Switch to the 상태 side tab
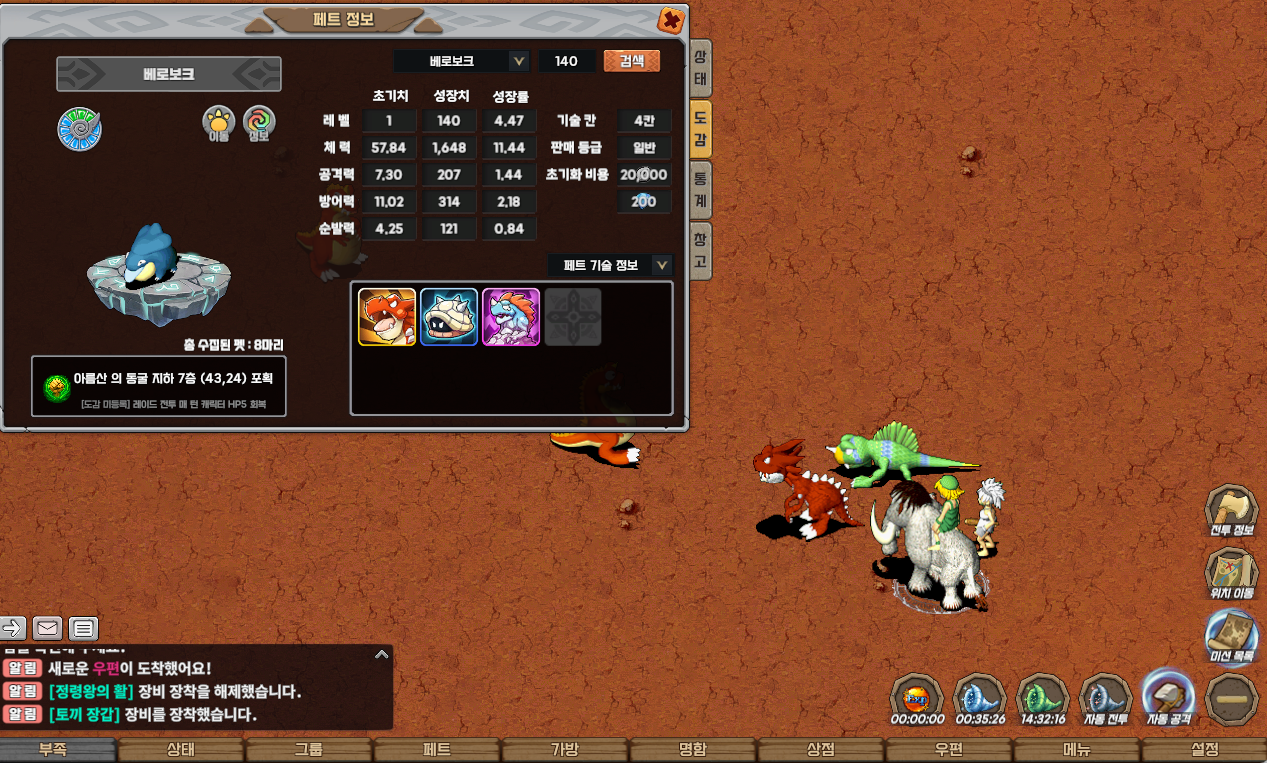Image resolution: width=1267 pixels, height=763 pixels. (700, 67)
